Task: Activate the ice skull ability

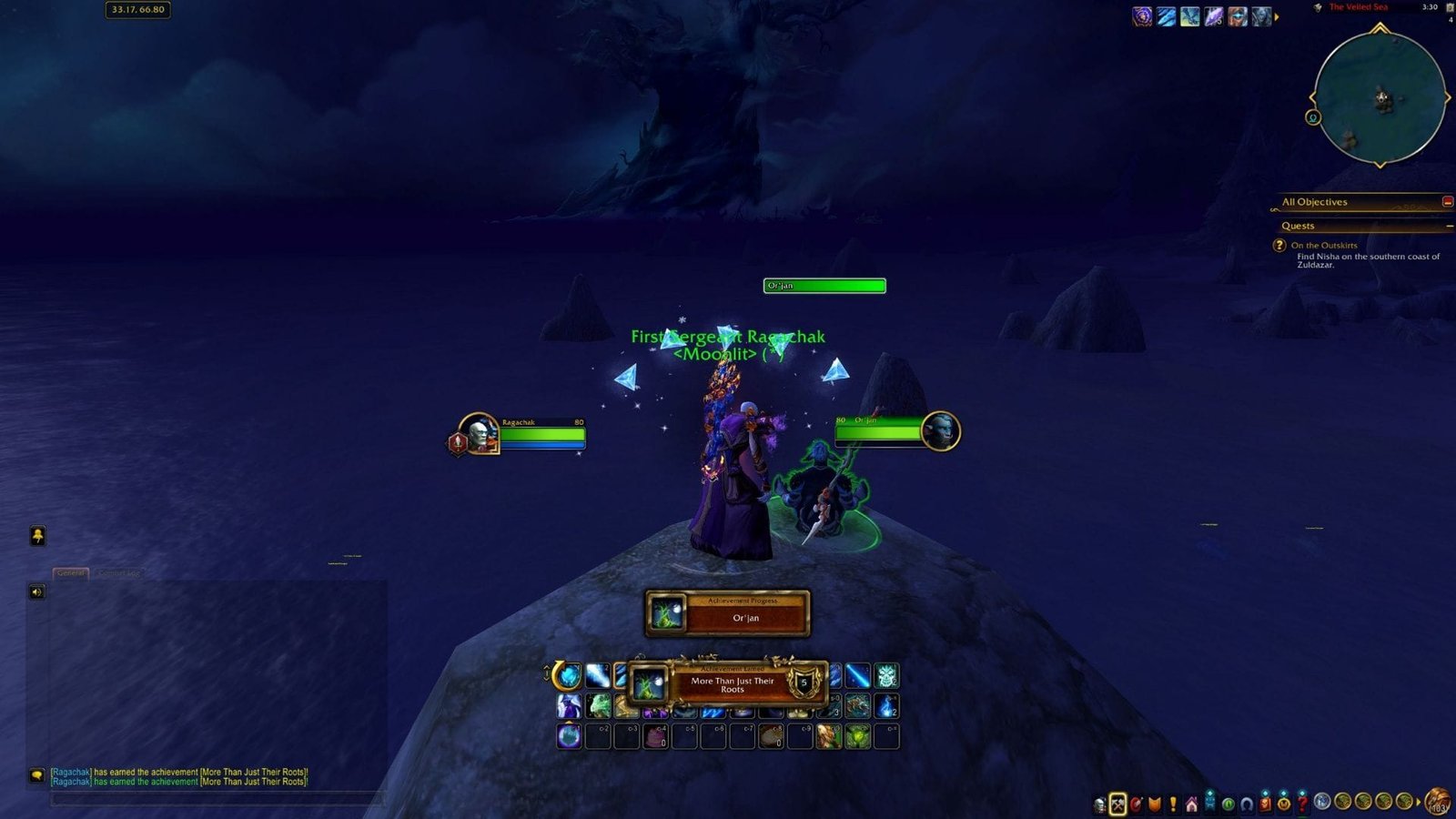Action: tap(886, 675)
